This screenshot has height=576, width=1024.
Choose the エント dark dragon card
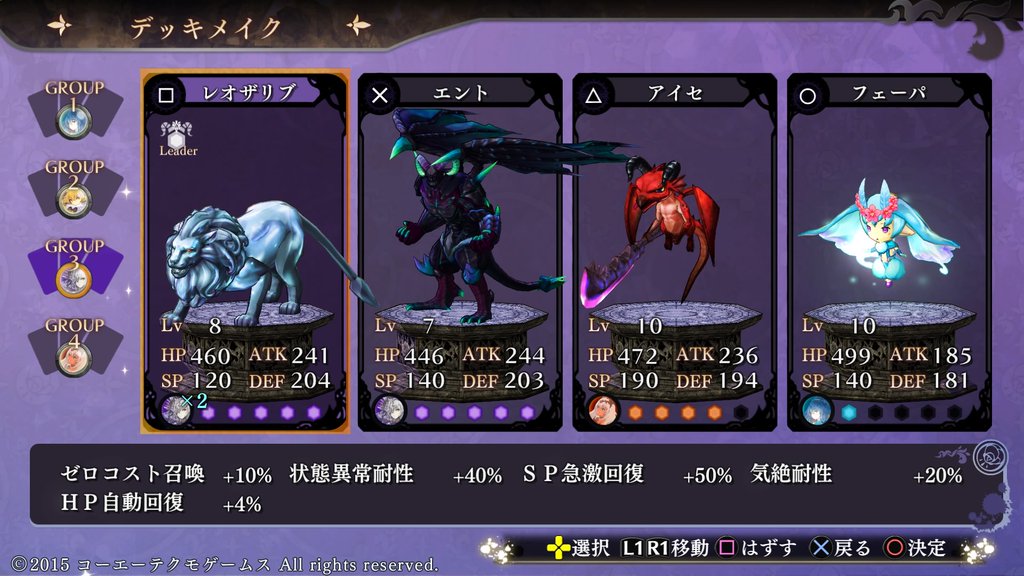[460, 250]
